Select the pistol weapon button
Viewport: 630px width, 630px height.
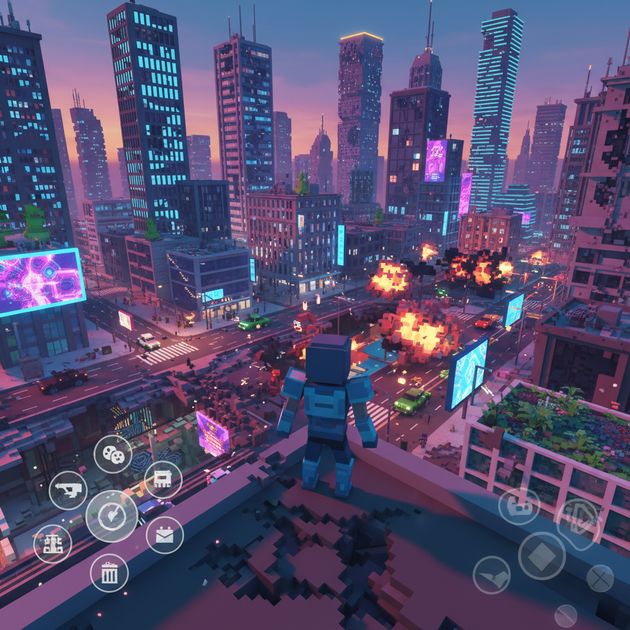[68, 490]
